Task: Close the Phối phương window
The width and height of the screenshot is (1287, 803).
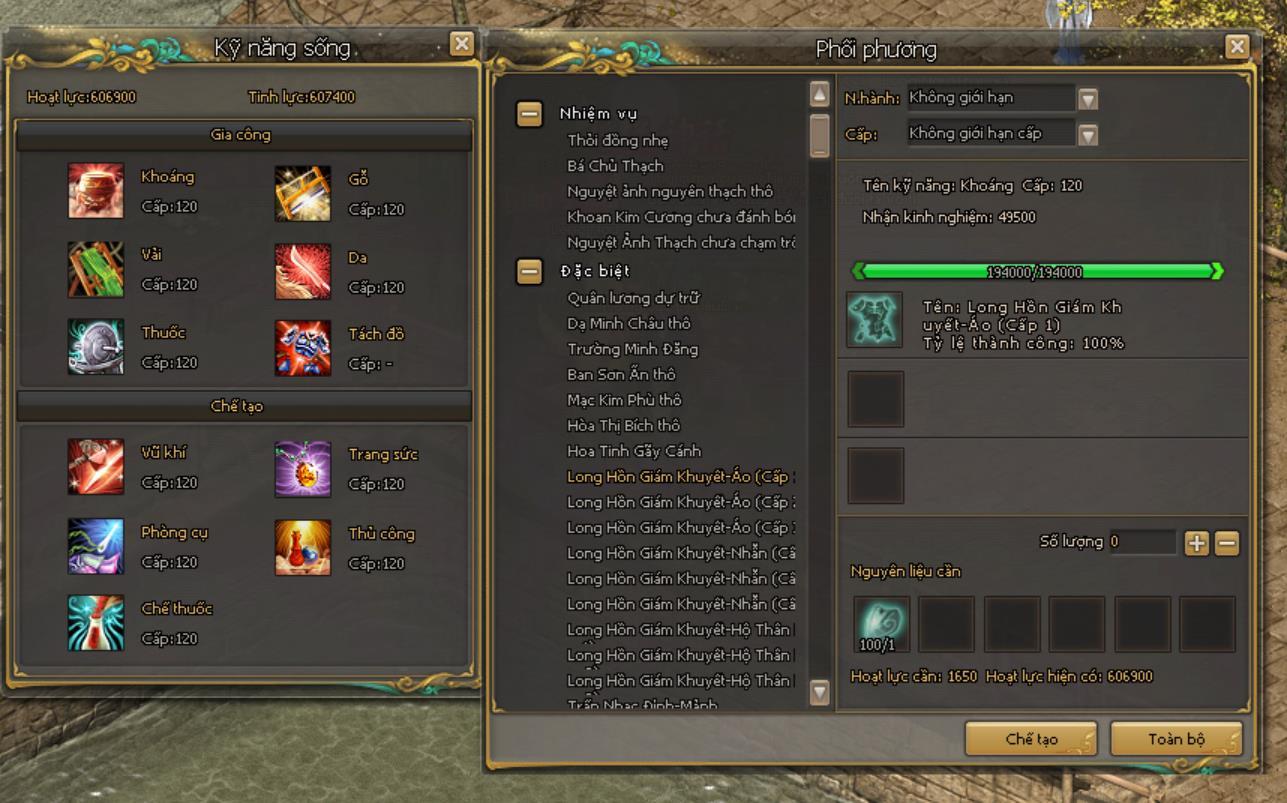Action: tap(1237, 46)
